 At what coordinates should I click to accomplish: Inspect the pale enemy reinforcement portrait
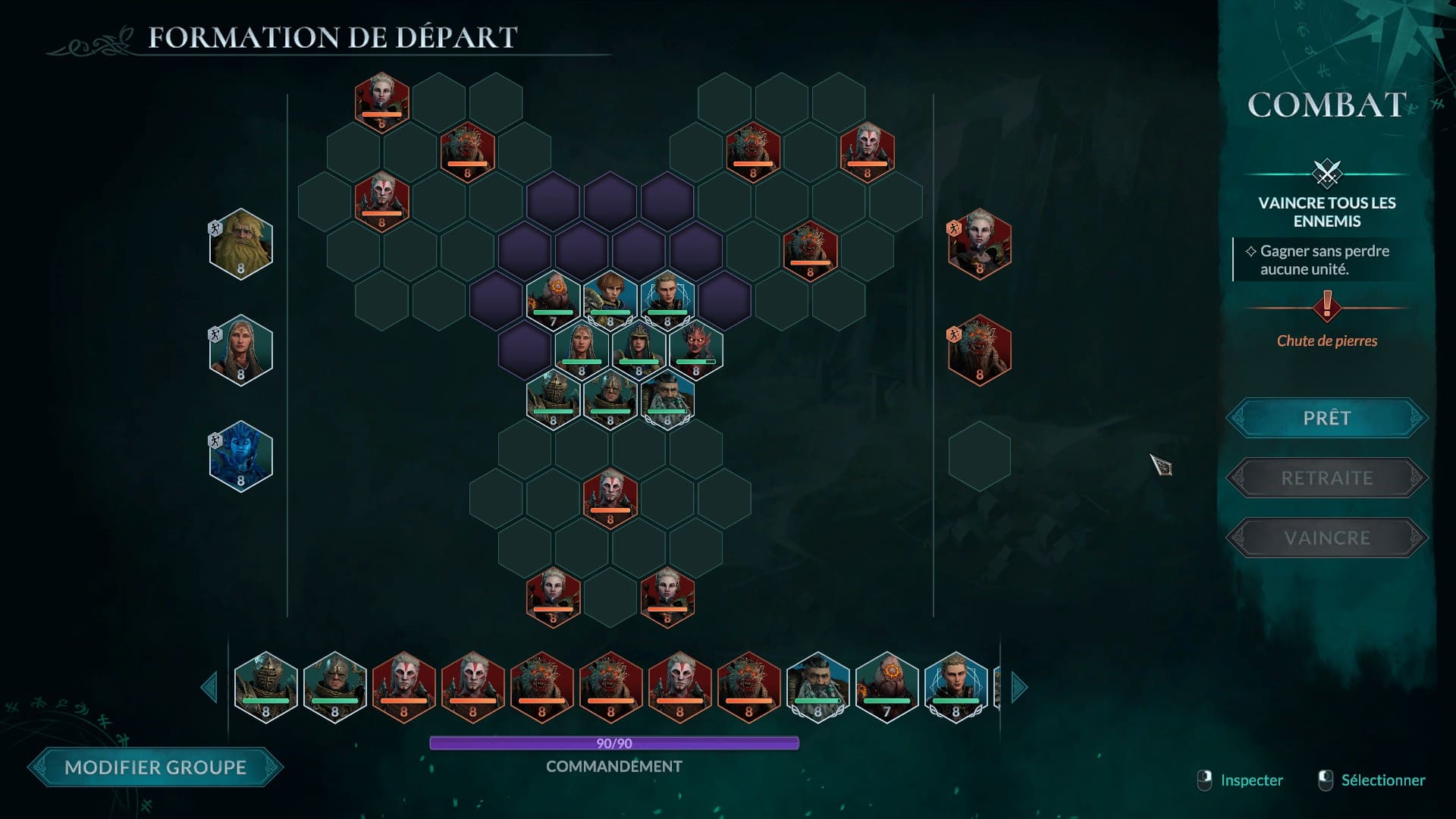(979, 243)
